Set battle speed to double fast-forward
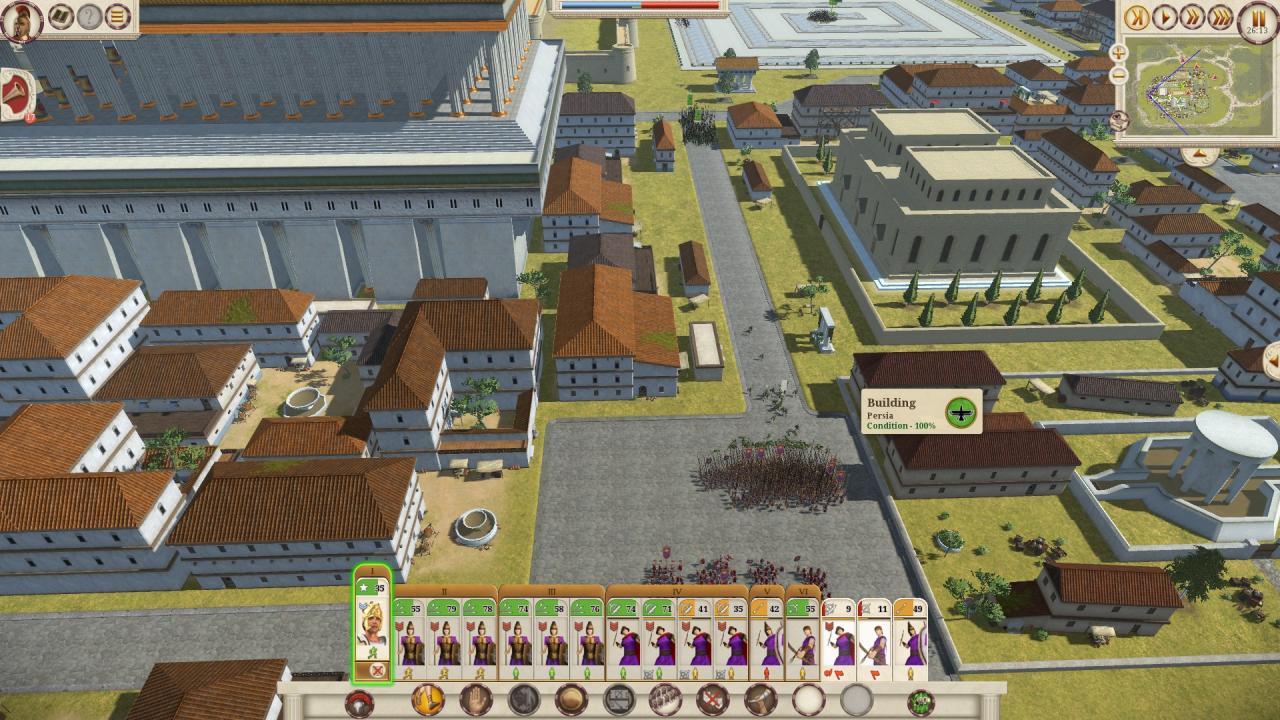 [1192, 17]
